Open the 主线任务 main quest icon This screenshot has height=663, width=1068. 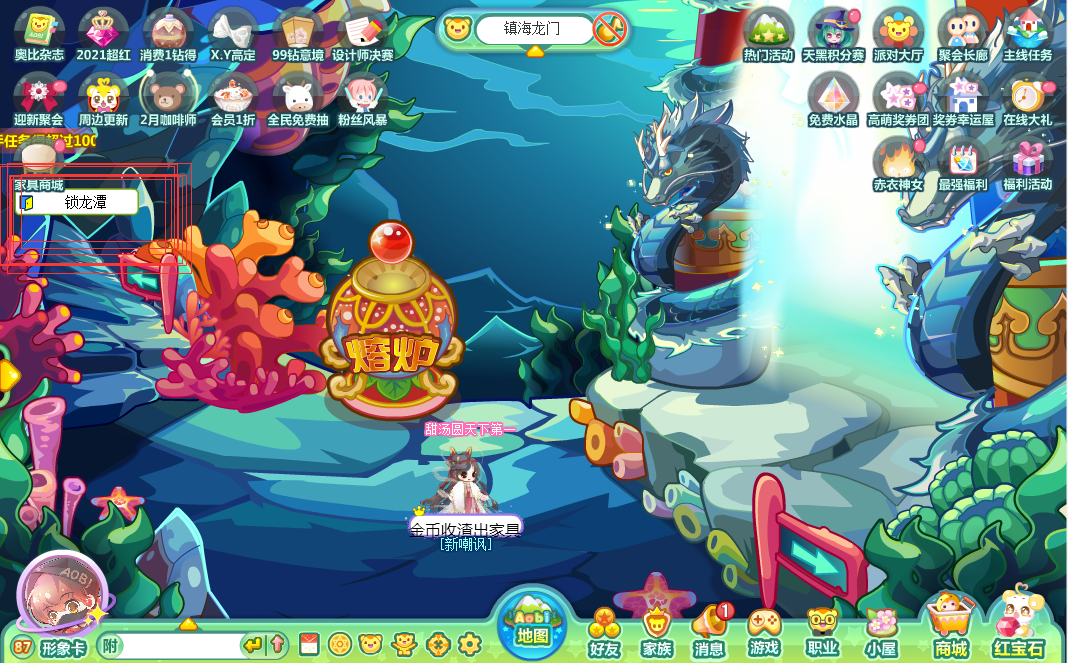(1028, 34)
